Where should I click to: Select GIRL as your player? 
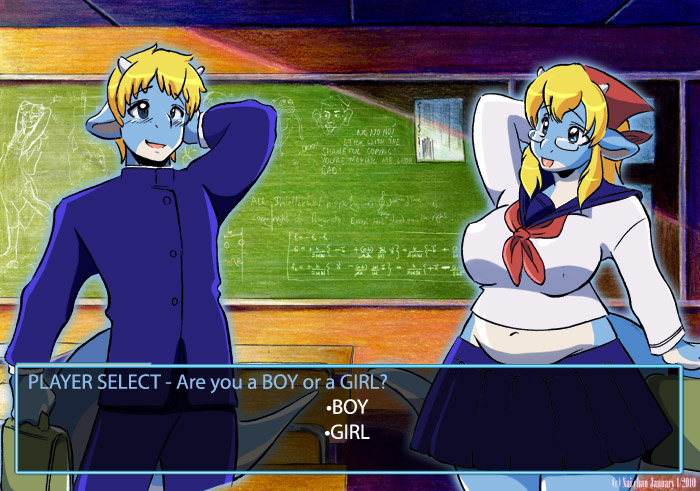[x=349, y=433]
